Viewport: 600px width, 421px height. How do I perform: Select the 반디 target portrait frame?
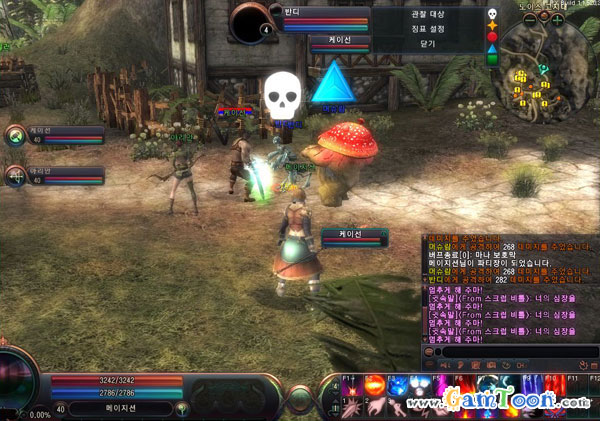(250, 21)
